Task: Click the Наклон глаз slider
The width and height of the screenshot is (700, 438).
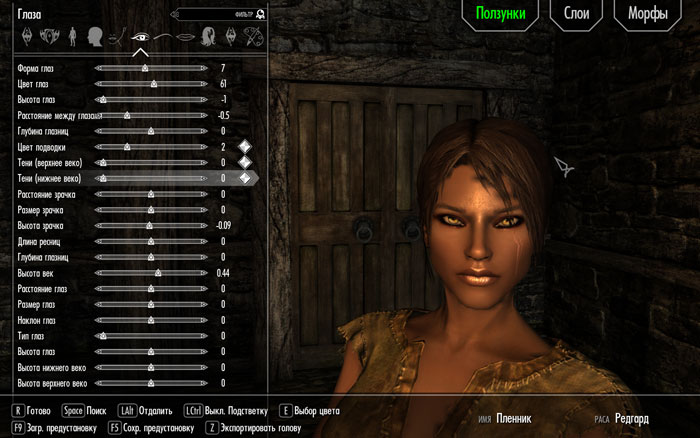Action: click(150, 319)
